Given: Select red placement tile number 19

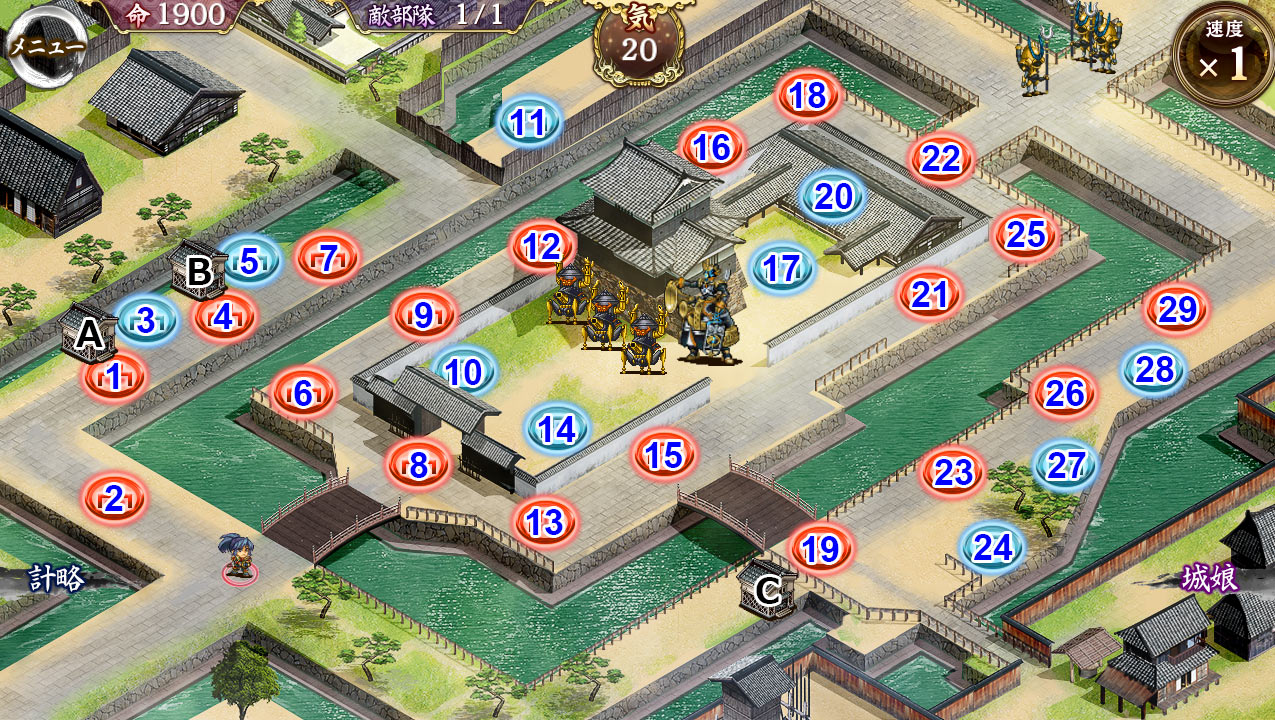Looking at the screenshot, I should 821,548.
